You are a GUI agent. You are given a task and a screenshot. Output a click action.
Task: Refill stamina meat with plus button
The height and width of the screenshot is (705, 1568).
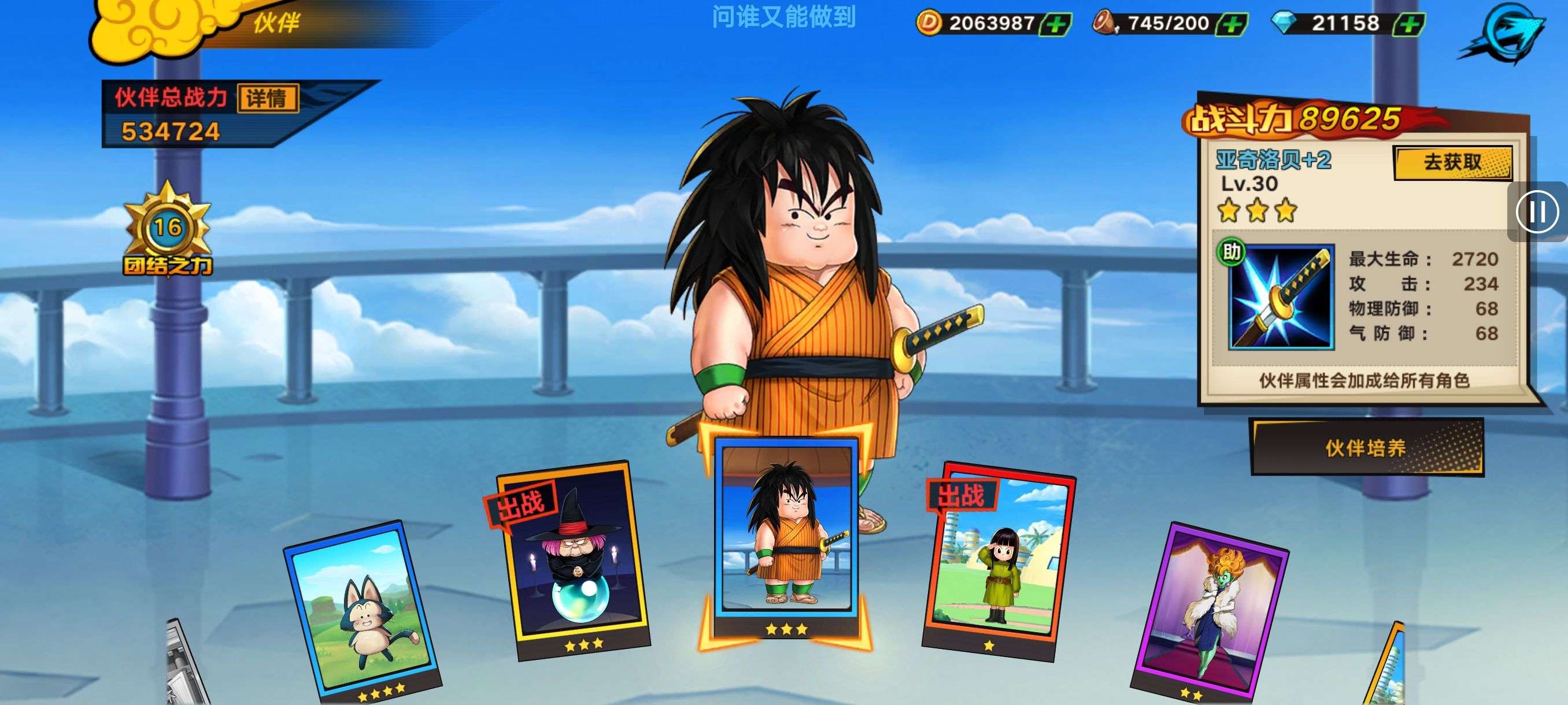[1232, 24]
